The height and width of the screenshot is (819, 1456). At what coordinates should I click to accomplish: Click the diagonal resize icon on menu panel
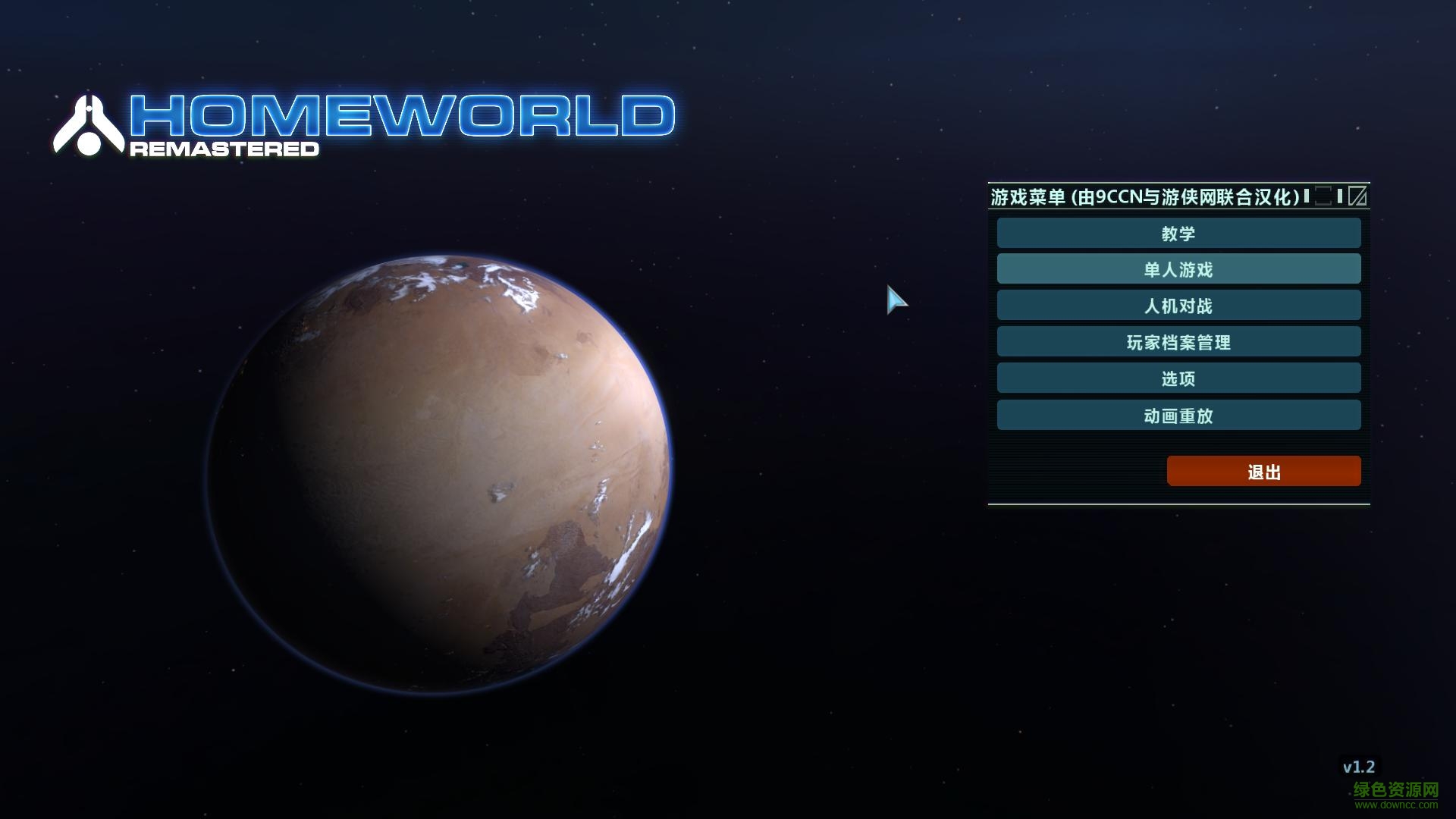point(1358,196)
